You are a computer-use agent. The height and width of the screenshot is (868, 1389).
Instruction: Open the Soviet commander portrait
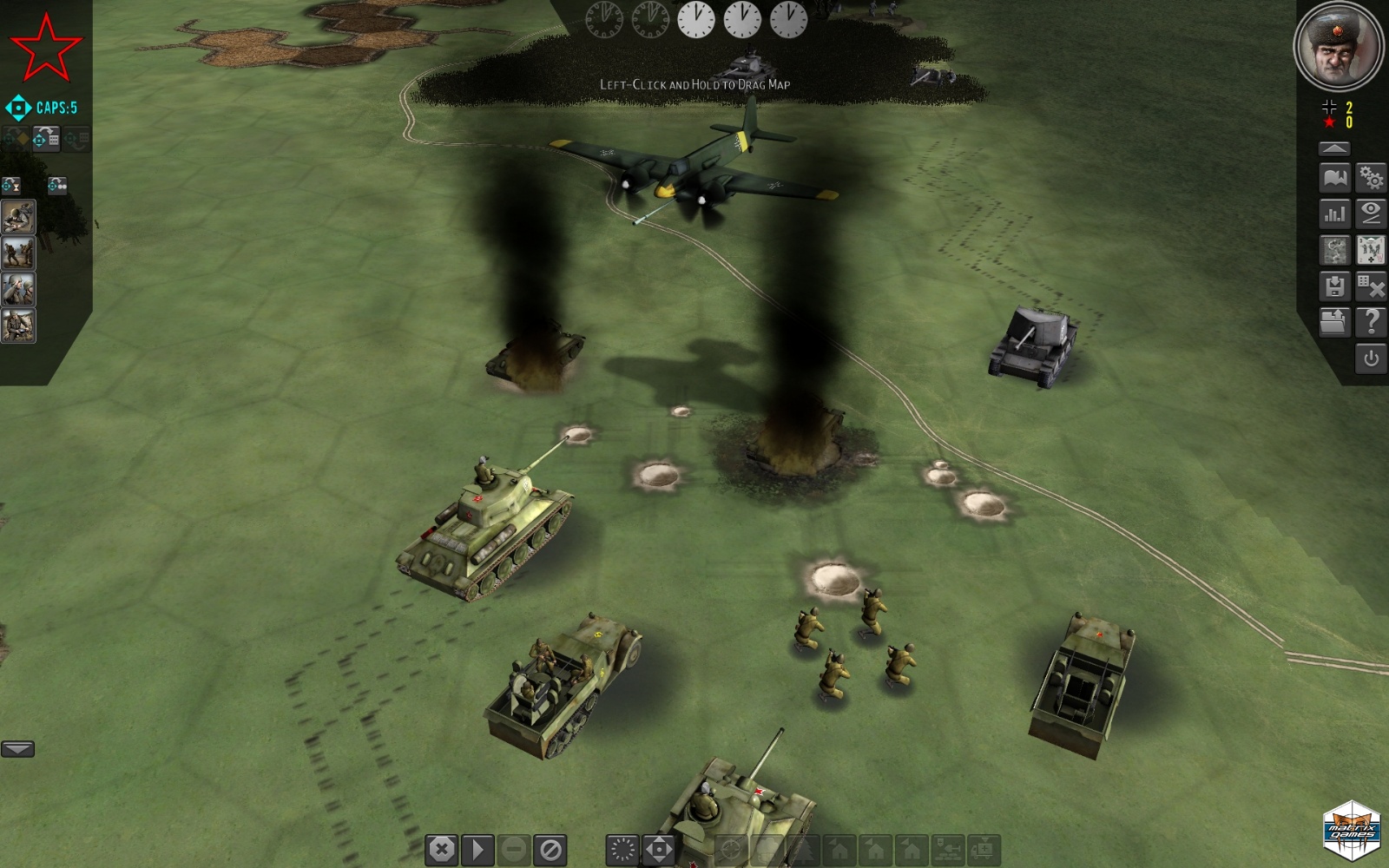[x=1338, y=45]
